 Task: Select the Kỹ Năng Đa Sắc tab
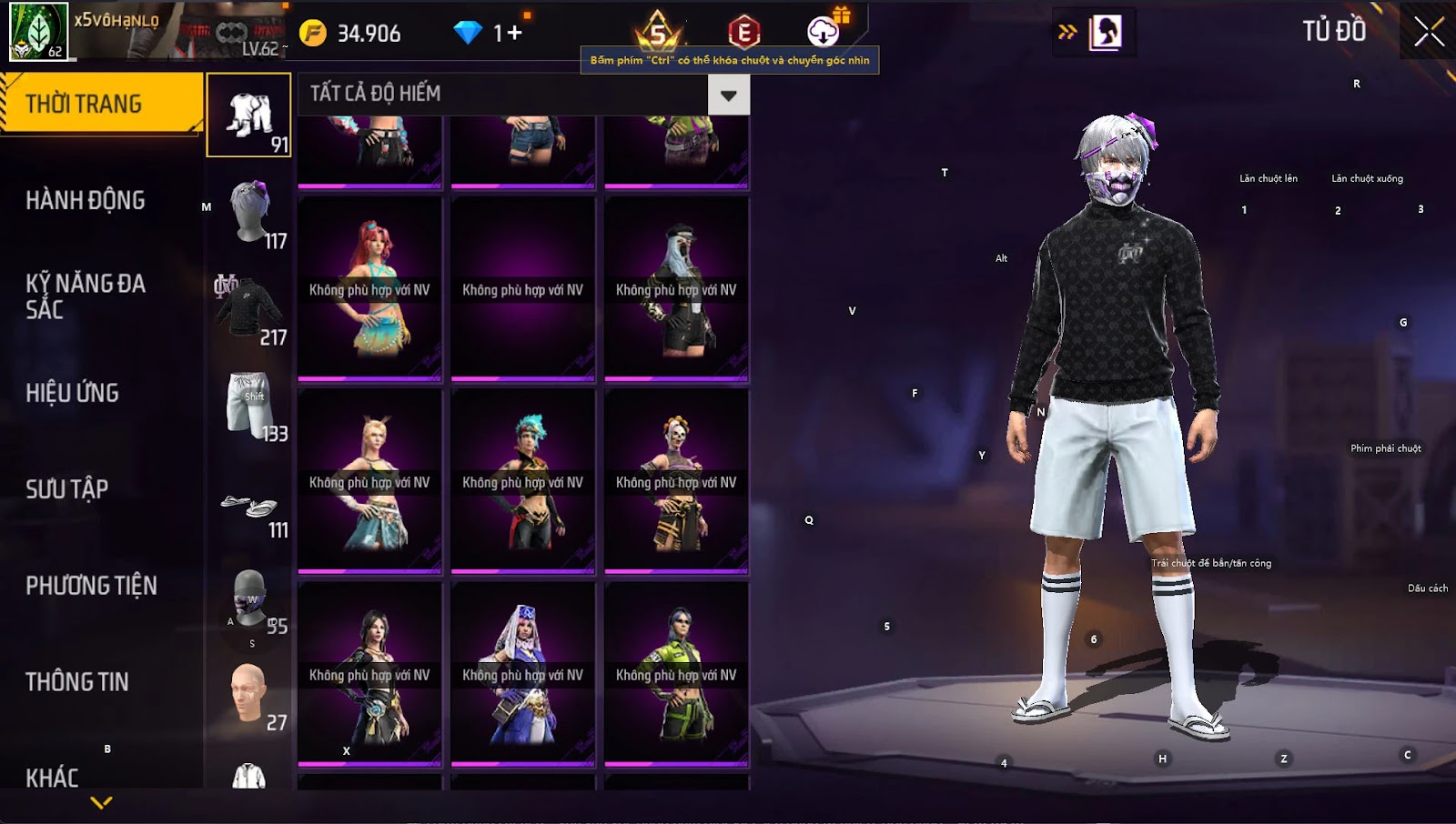[x=86, y=296]
